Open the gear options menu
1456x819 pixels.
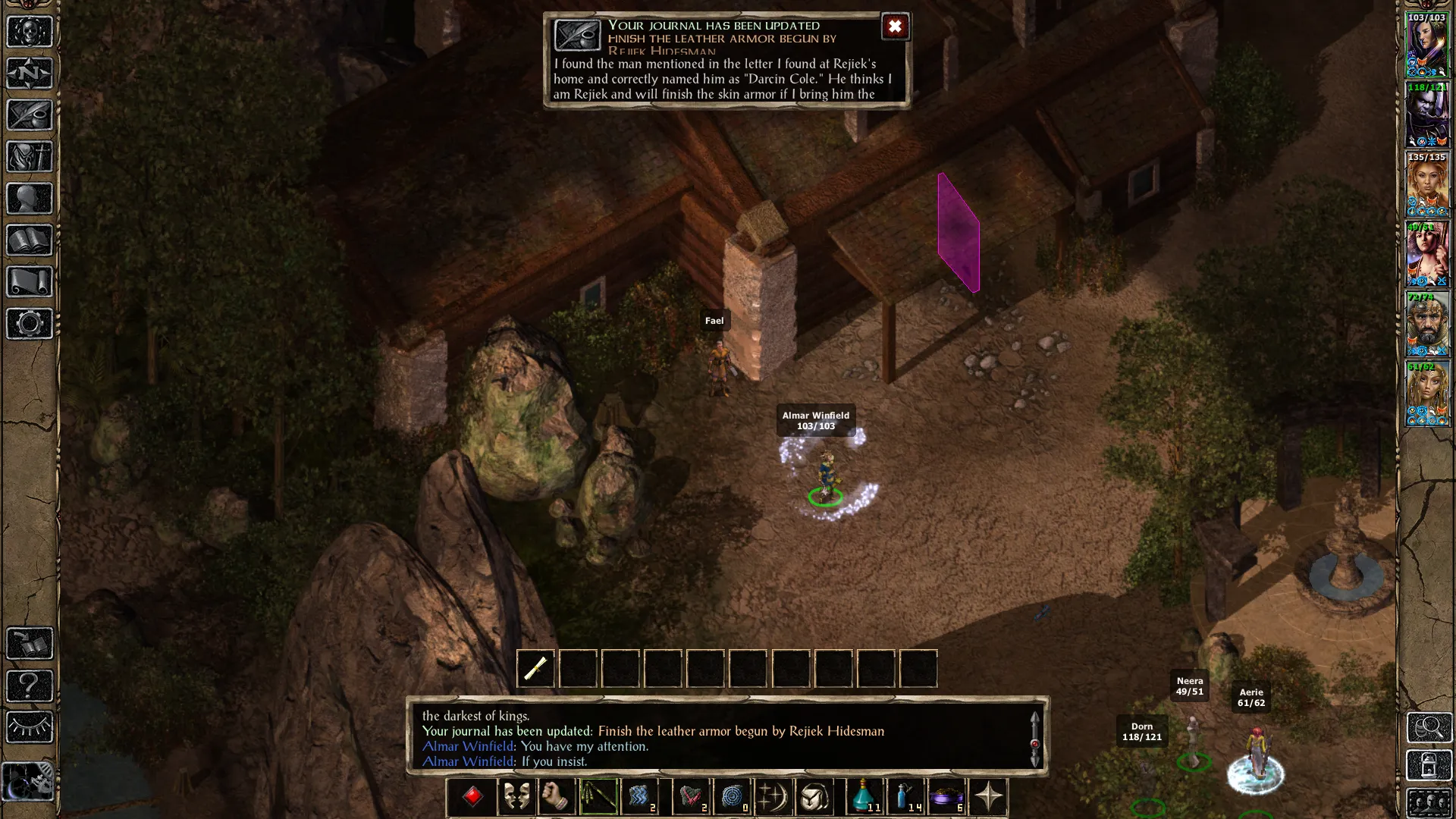[x=30, y=324]
